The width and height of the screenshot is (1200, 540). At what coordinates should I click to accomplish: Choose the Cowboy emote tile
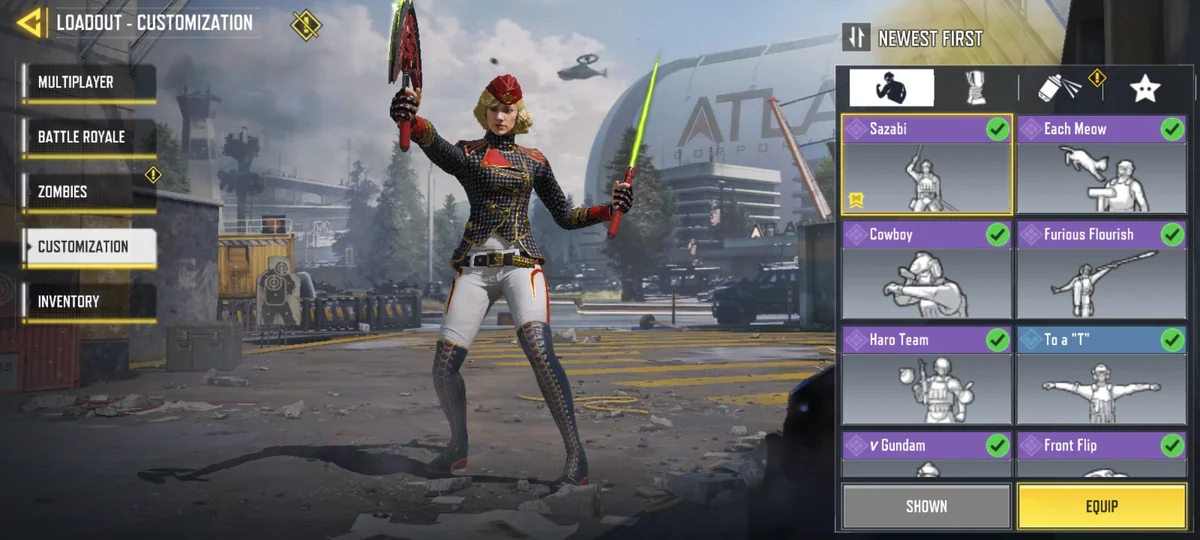point(926,270)
